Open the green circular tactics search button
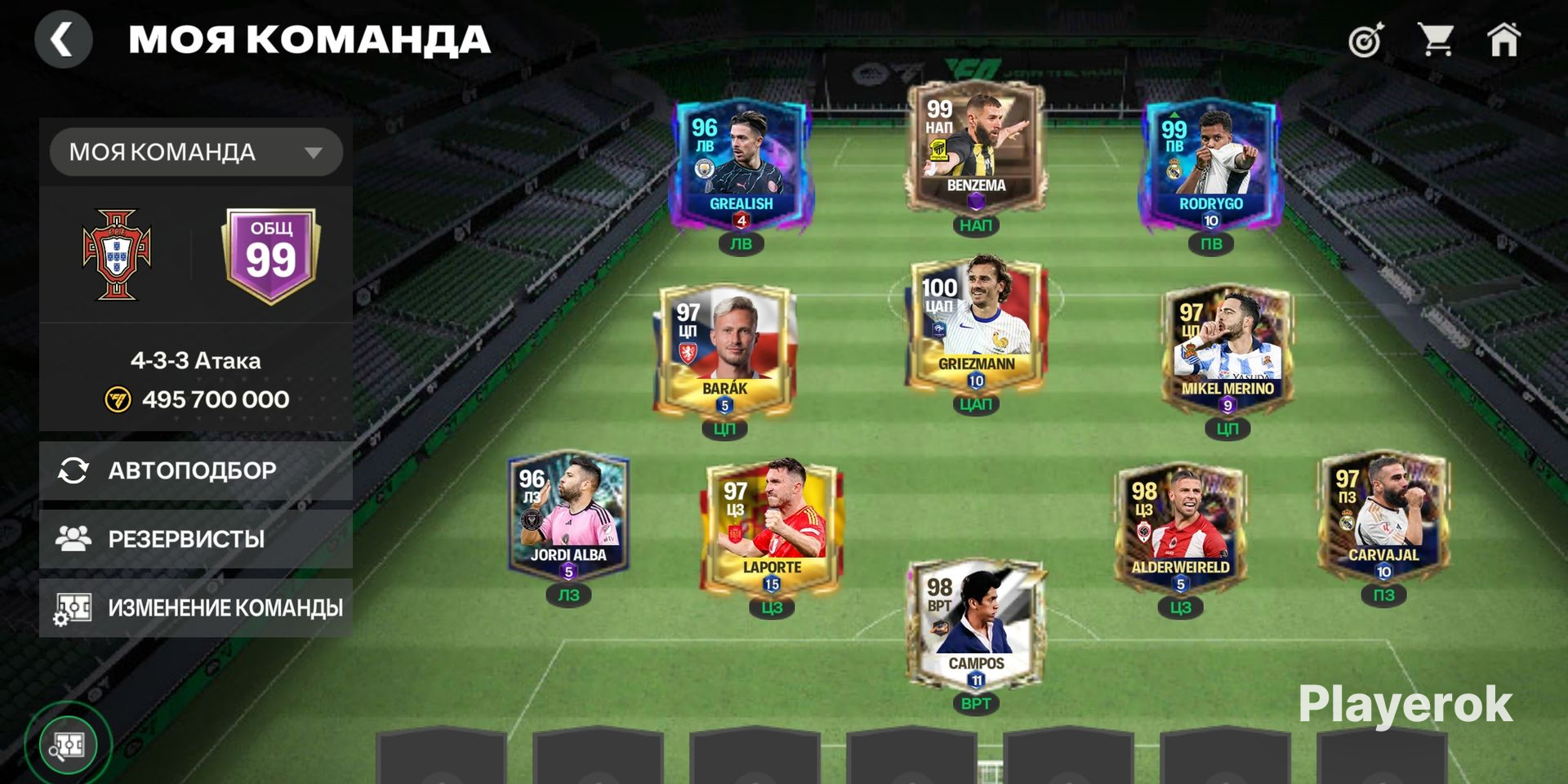The height and width of the screenshot is (784, 1568). (68, 745)
